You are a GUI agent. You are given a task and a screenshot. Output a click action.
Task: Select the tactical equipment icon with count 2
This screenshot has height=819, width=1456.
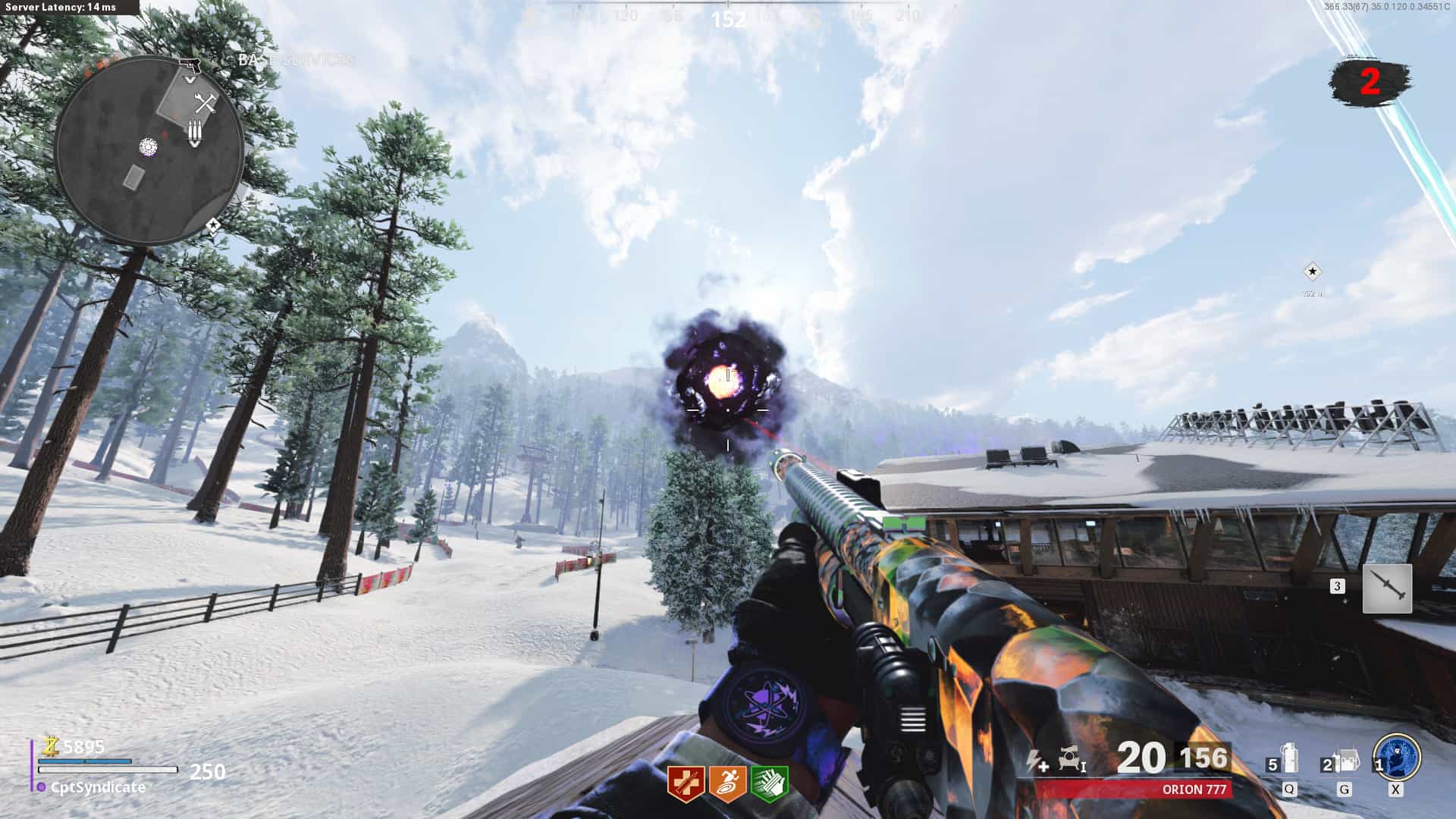click(1345, 761)
